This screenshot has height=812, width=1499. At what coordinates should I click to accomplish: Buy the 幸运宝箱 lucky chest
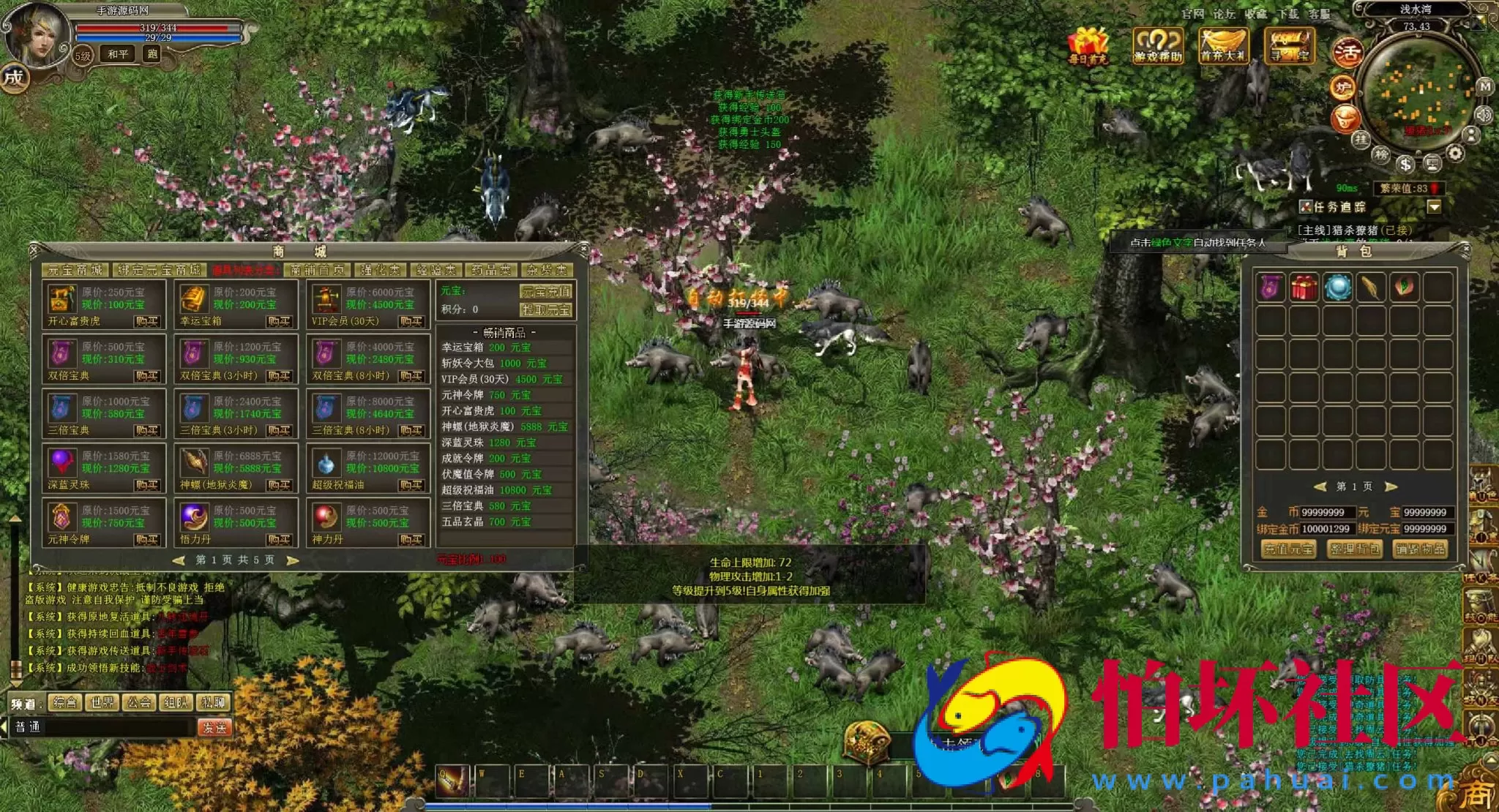[x=279, y=321]
